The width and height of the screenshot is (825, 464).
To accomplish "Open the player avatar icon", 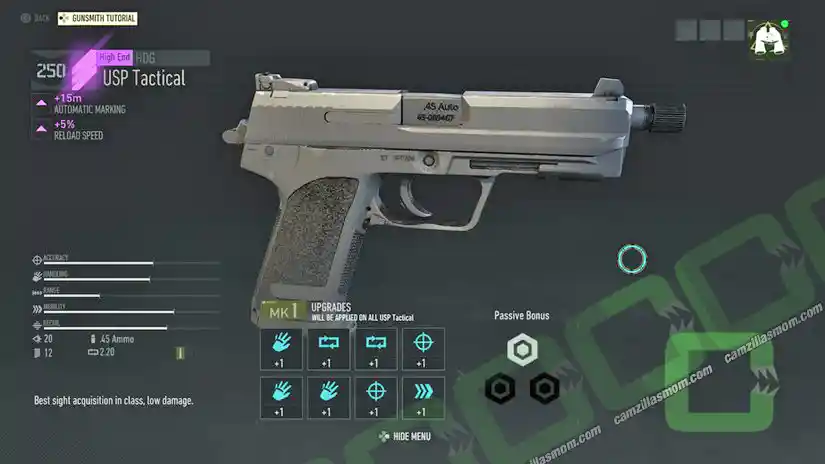I will [x=767, y=38].
